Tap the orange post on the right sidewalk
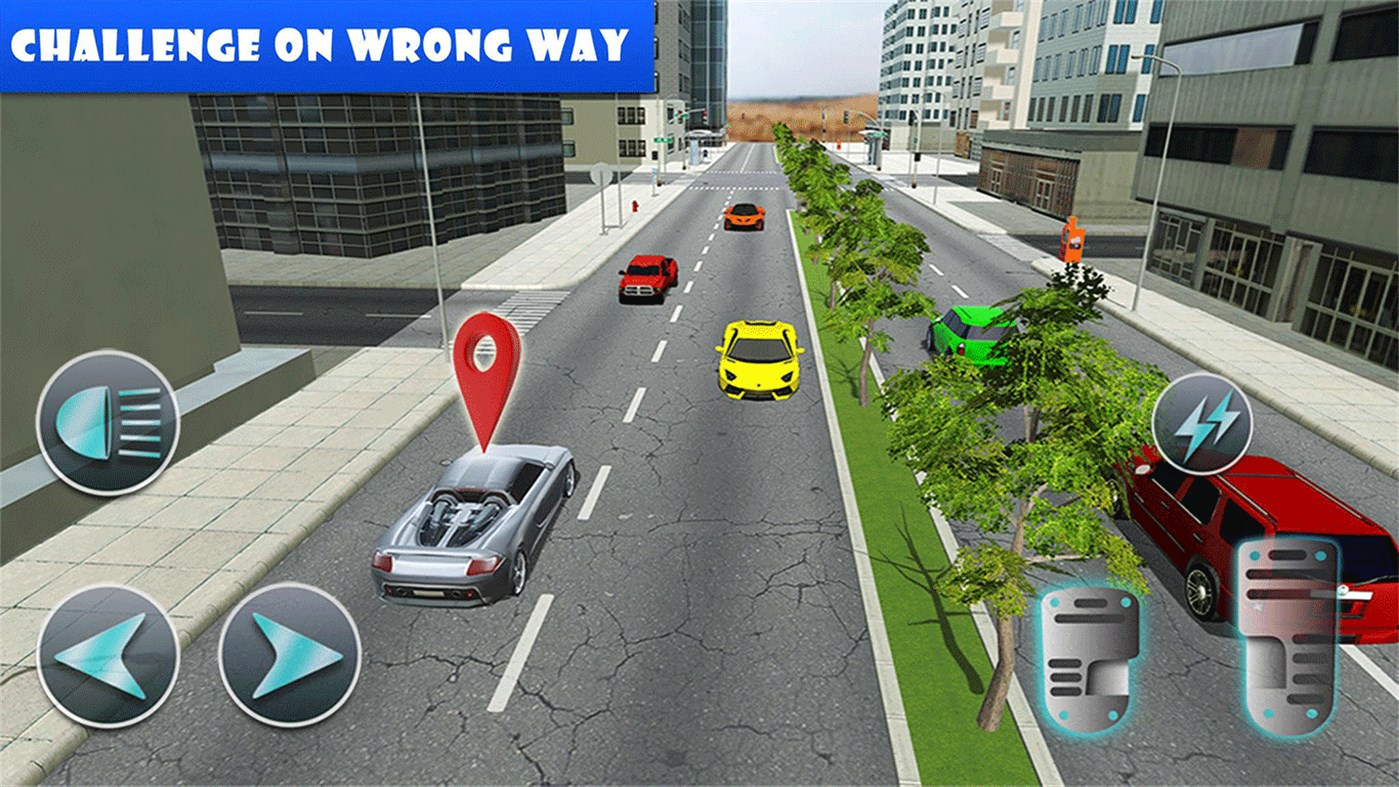1399x787 pixels. point(1073,240)
